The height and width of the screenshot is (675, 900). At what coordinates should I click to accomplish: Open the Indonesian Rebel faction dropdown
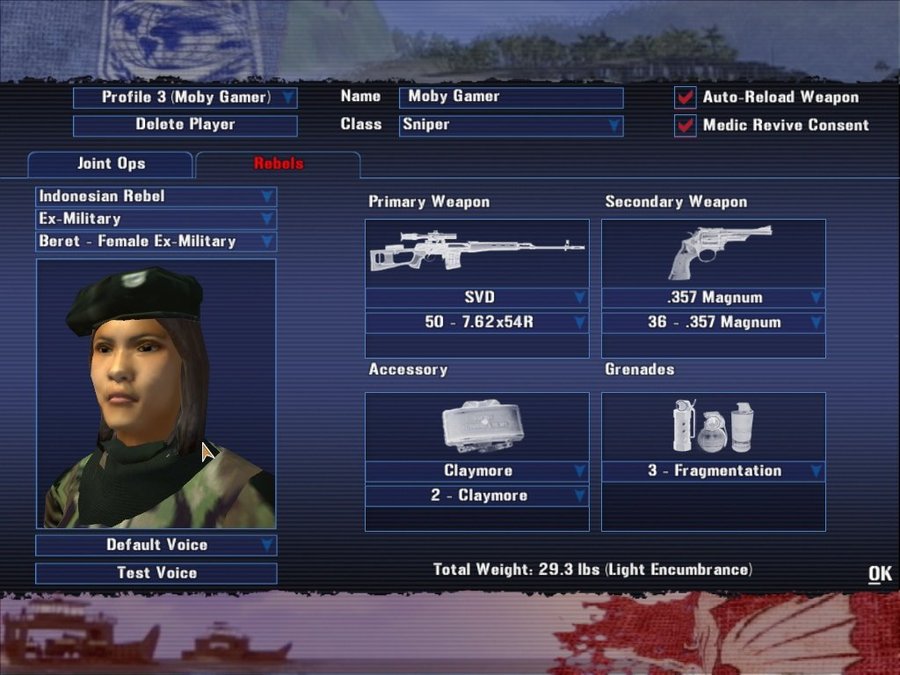156,196
